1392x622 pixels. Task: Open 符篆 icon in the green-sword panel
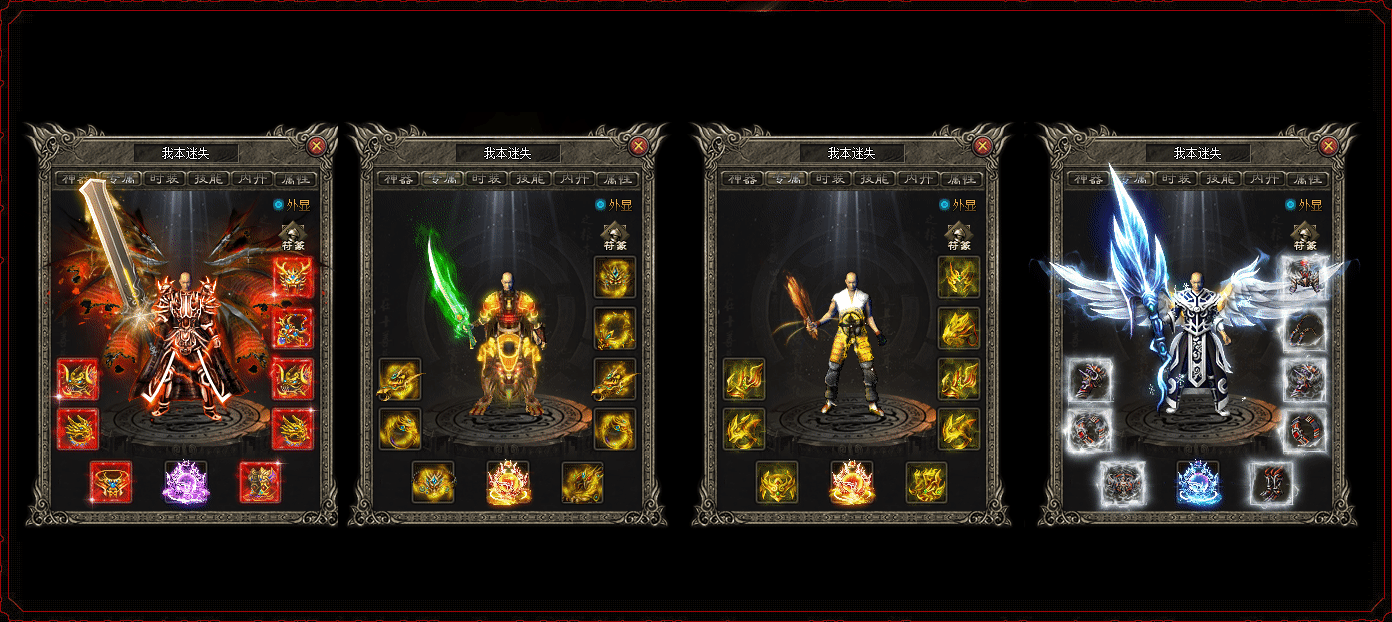pos(615,237)
